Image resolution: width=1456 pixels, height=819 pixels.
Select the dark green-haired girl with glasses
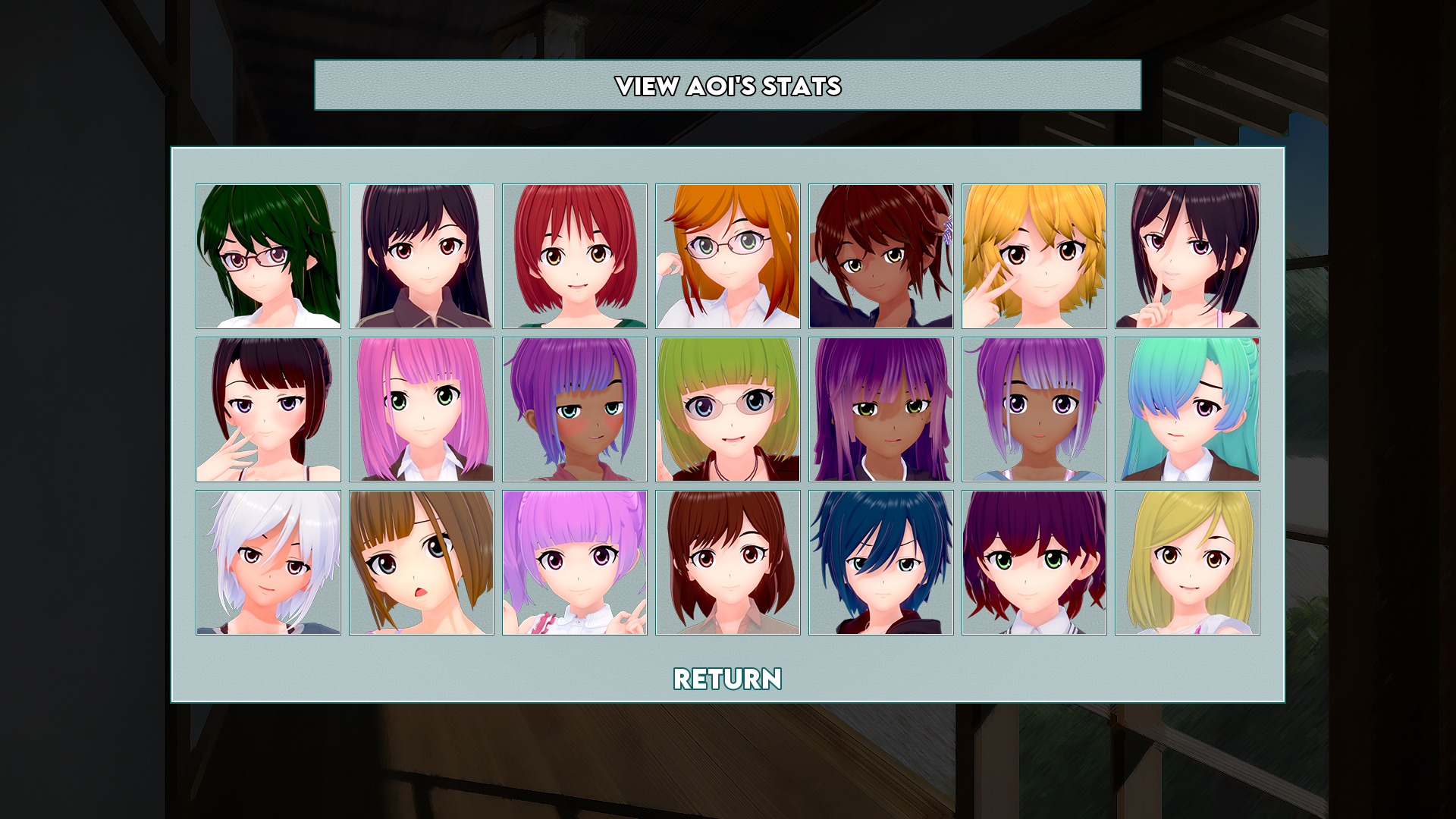click(268, 256)
